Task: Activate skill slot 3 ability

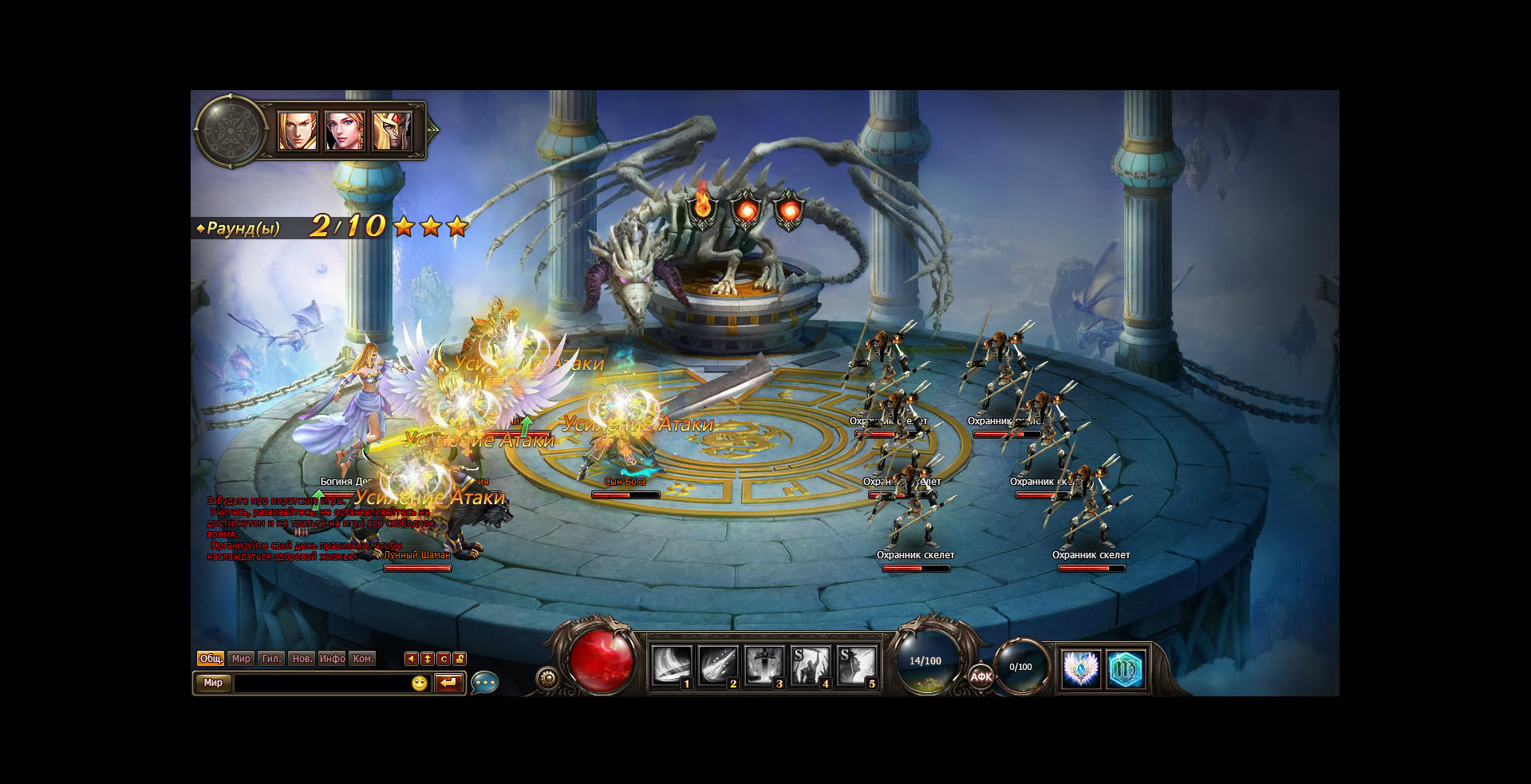Action: tap(764, 666)
